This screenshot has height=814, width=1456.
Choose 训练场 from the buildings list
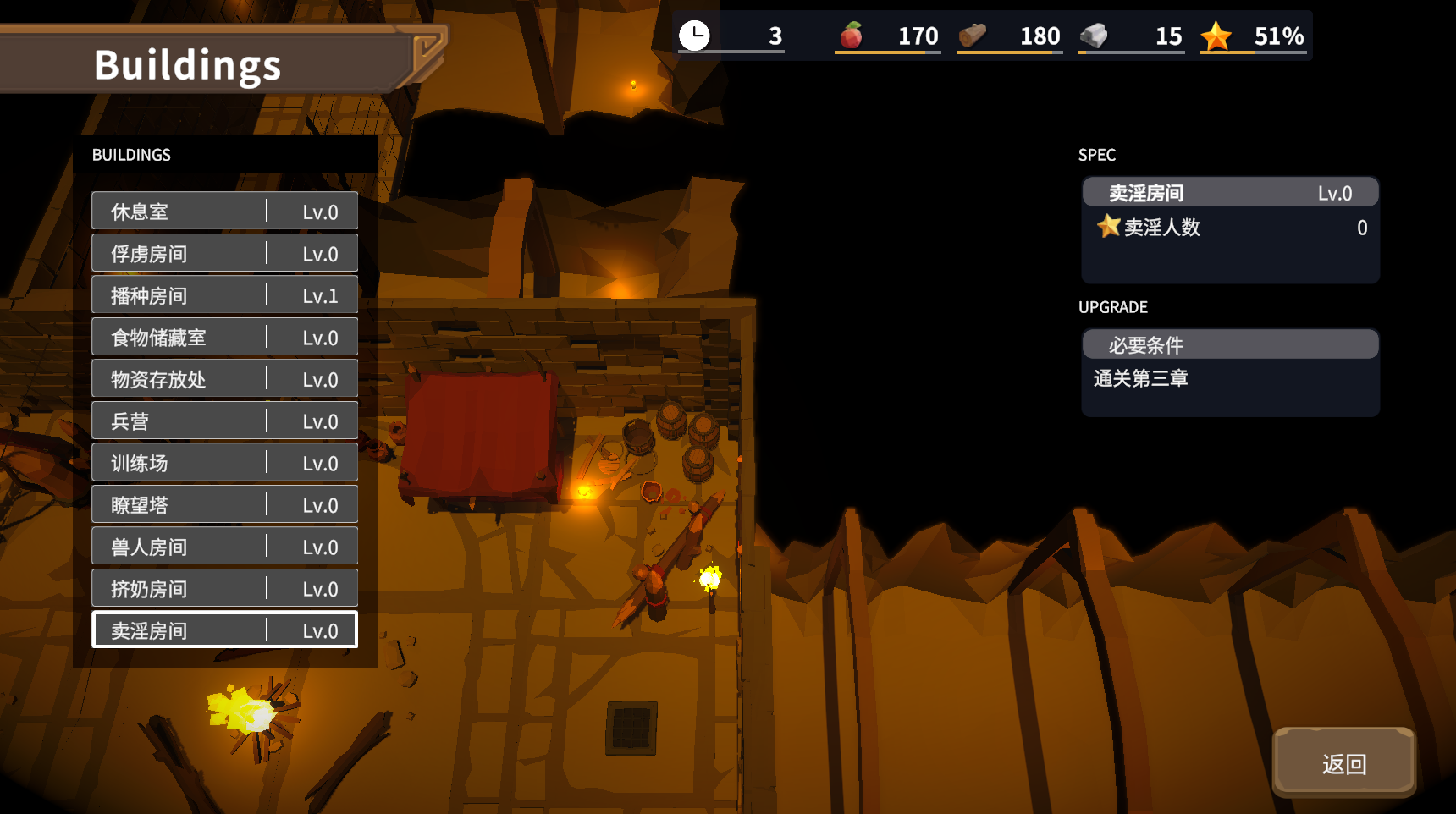click(224, 463)
